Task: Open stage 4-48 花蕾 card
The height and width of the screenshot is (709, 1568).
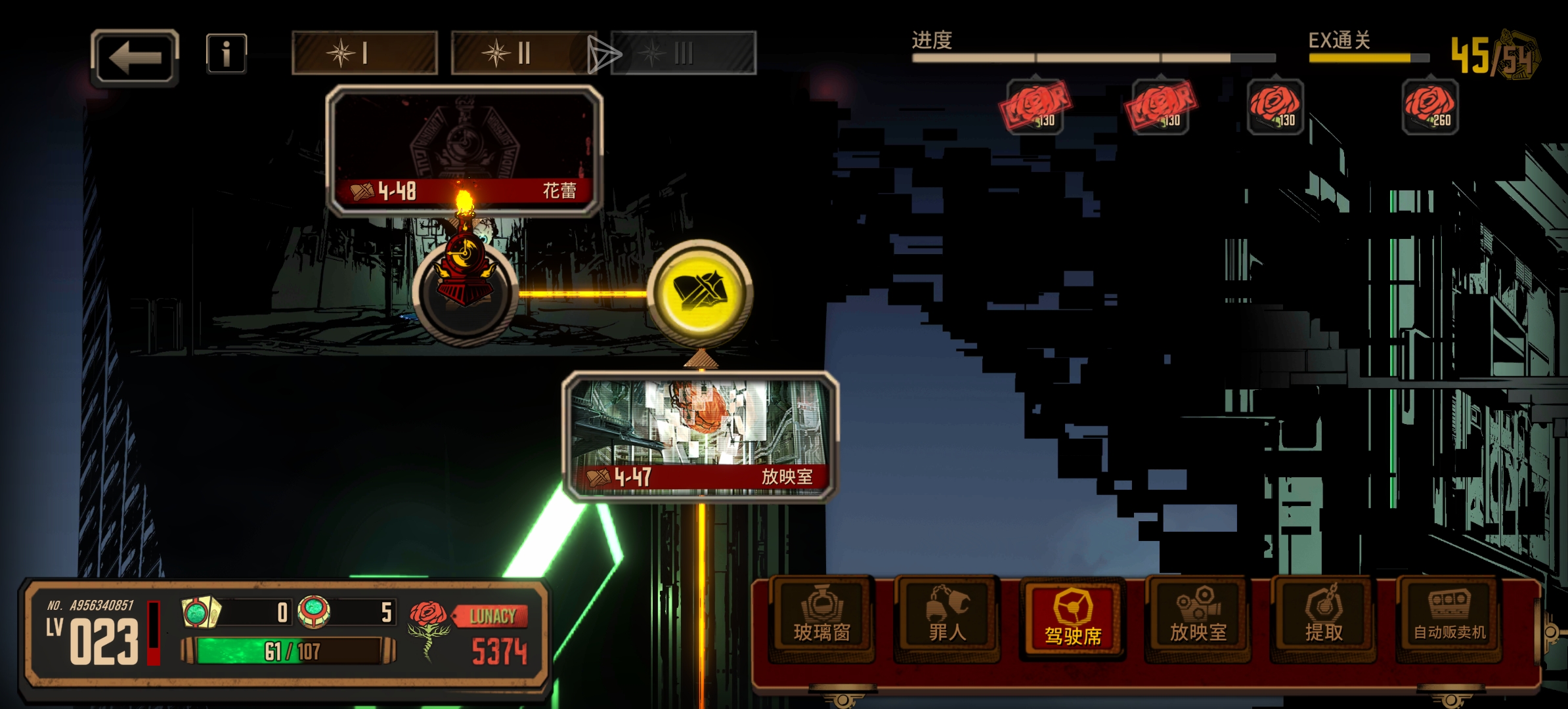Action: point(464,151)
